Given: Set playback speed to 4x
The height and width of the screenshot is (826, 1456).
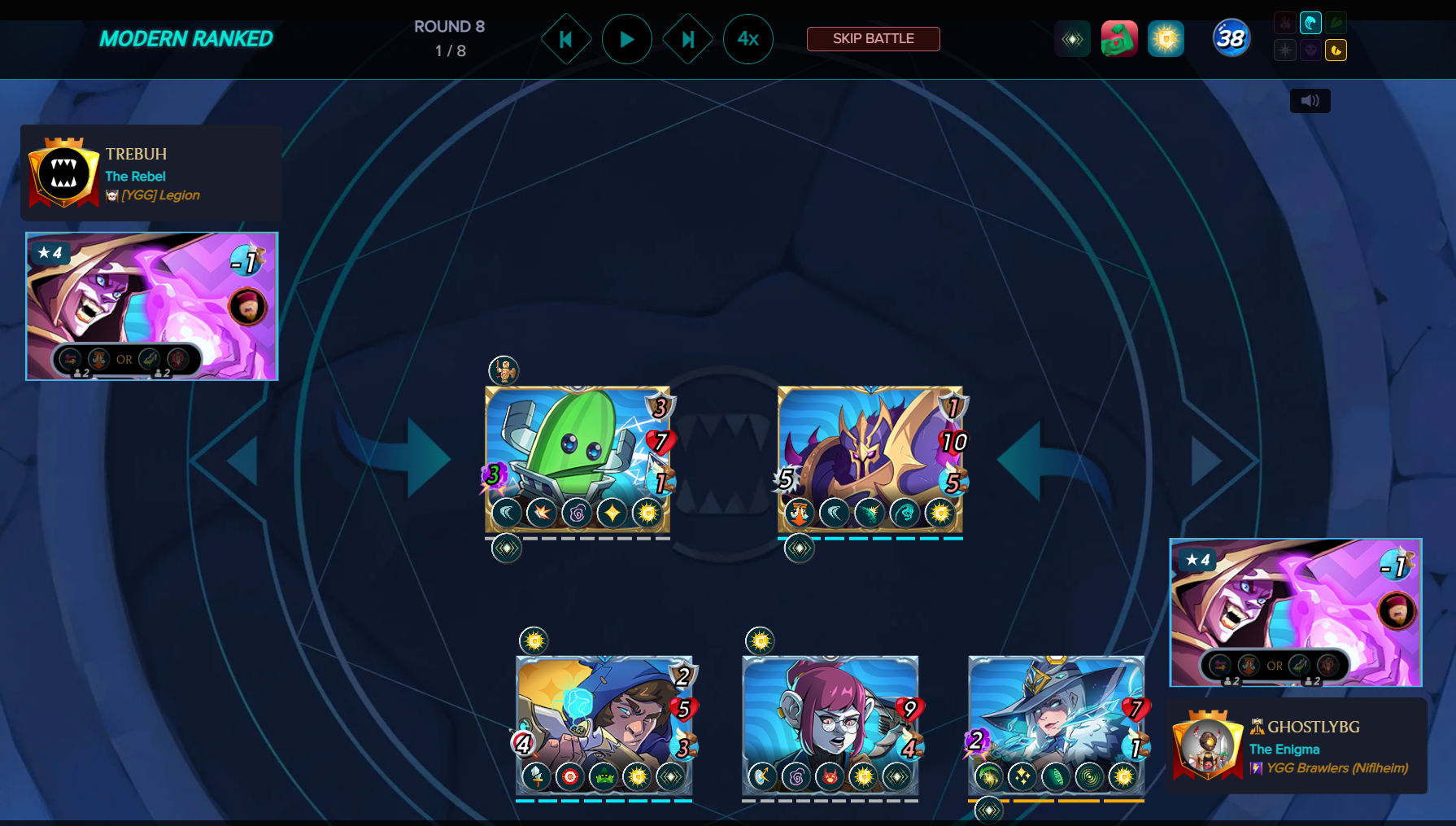Looking at the screenshot, I should point(748,39).
